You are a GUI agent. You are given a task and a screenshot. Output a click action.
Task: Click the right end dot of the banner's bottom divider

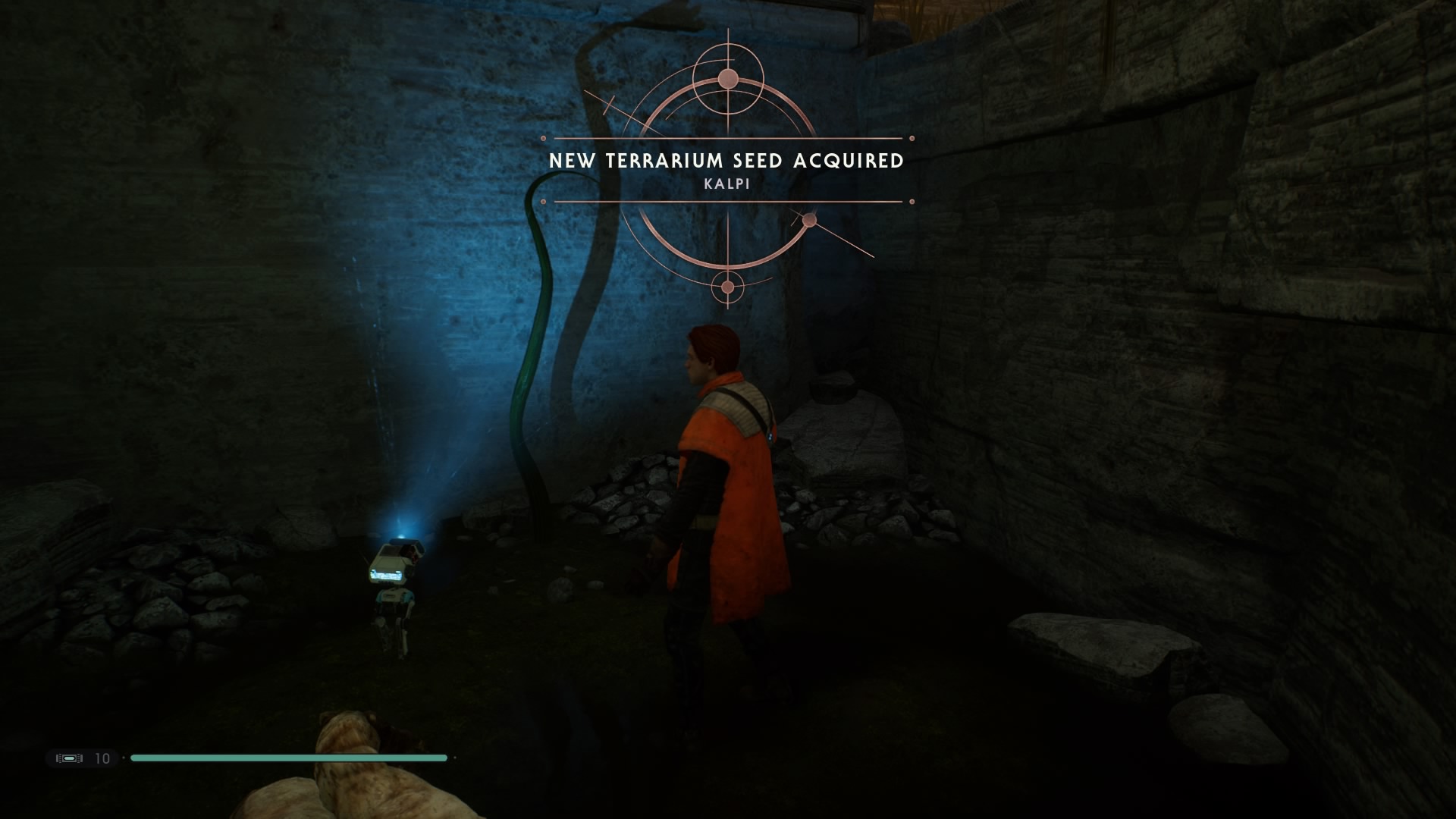pyautogui.click(x=910, y=202)
